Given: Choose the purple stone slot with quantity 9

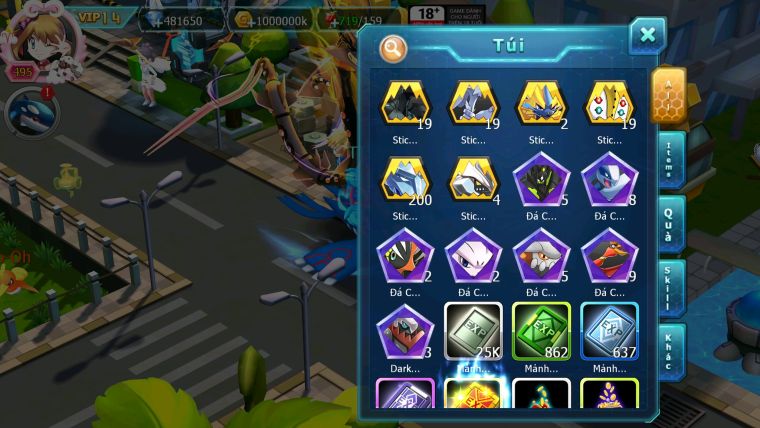Looking at the screenshot, I should click(x=609, y=257).
